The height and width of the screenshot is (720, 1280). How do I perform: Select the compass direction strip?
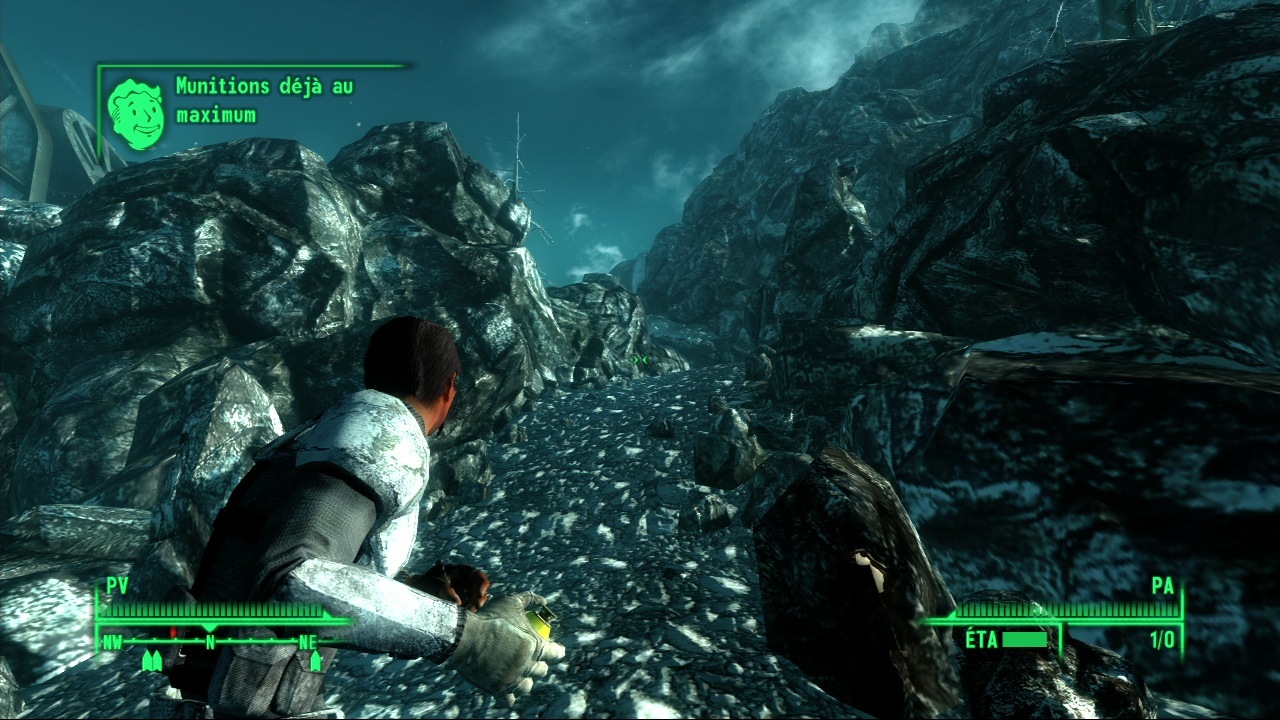(x=211, y=641)
